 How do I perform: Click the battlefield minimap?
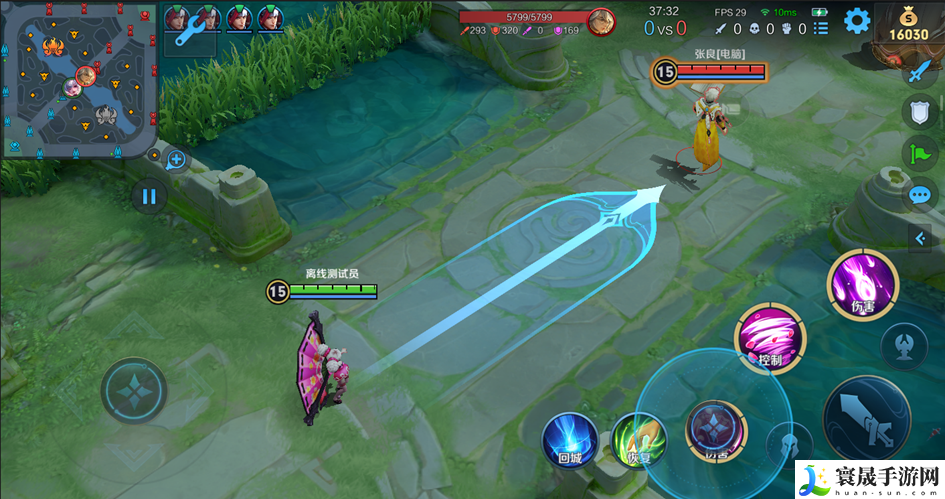[80, 79]
